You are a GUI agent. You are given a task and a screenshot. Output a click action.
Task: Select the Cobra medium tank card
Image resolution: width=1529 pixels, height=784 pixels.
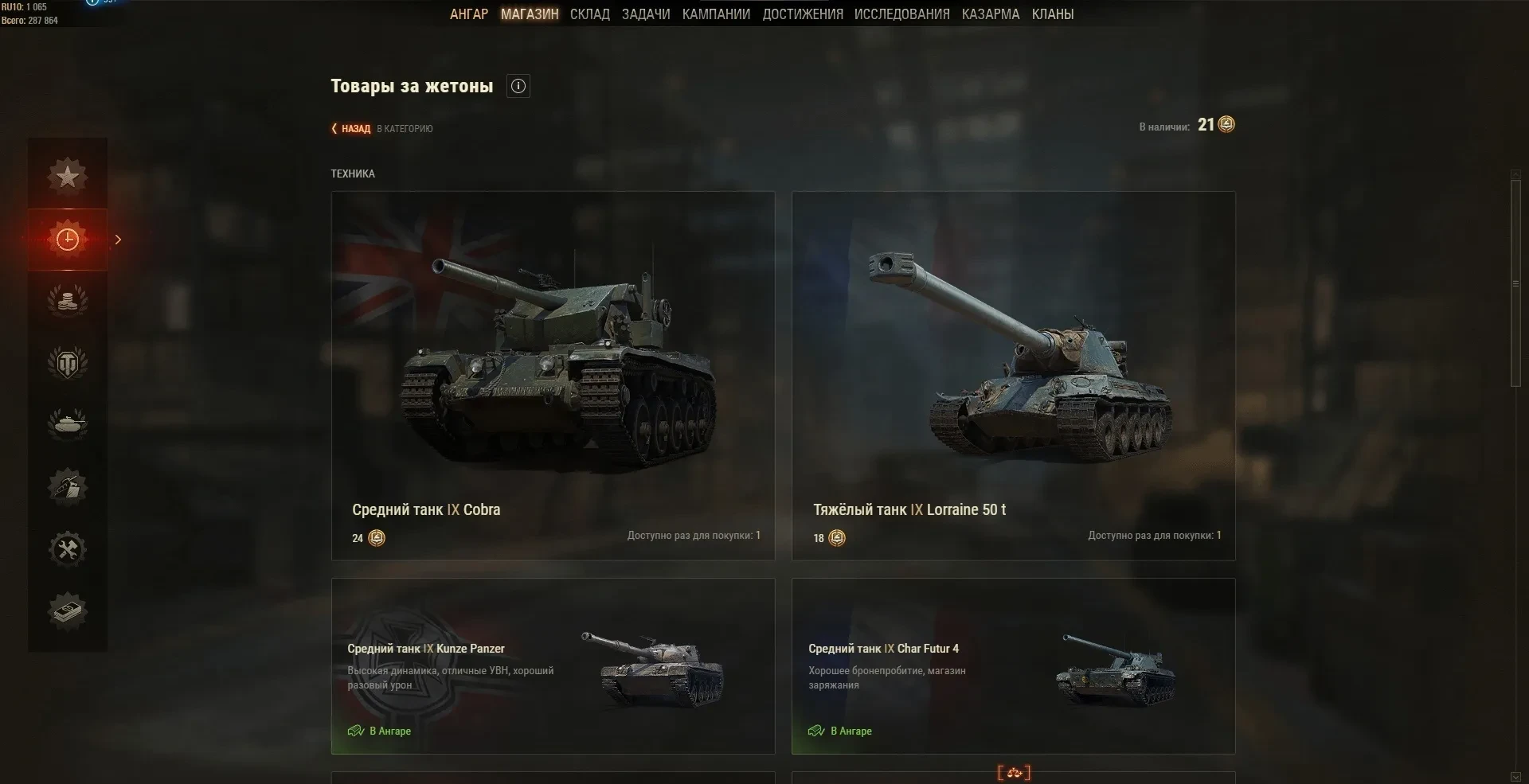pos(553,376)
